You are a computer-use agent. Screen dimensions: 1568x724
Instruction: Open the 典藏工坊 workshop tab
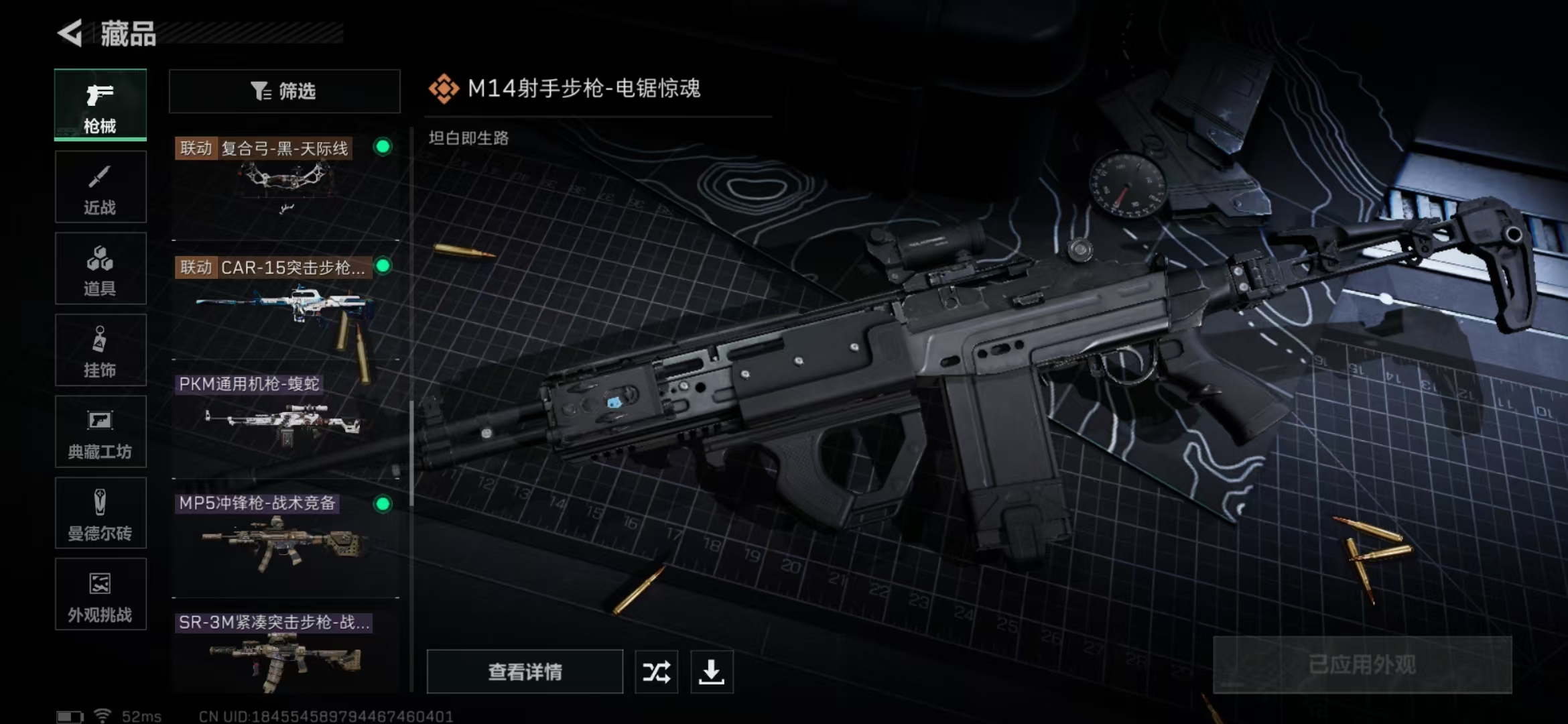pyautogui.click(x=101, y=432)
